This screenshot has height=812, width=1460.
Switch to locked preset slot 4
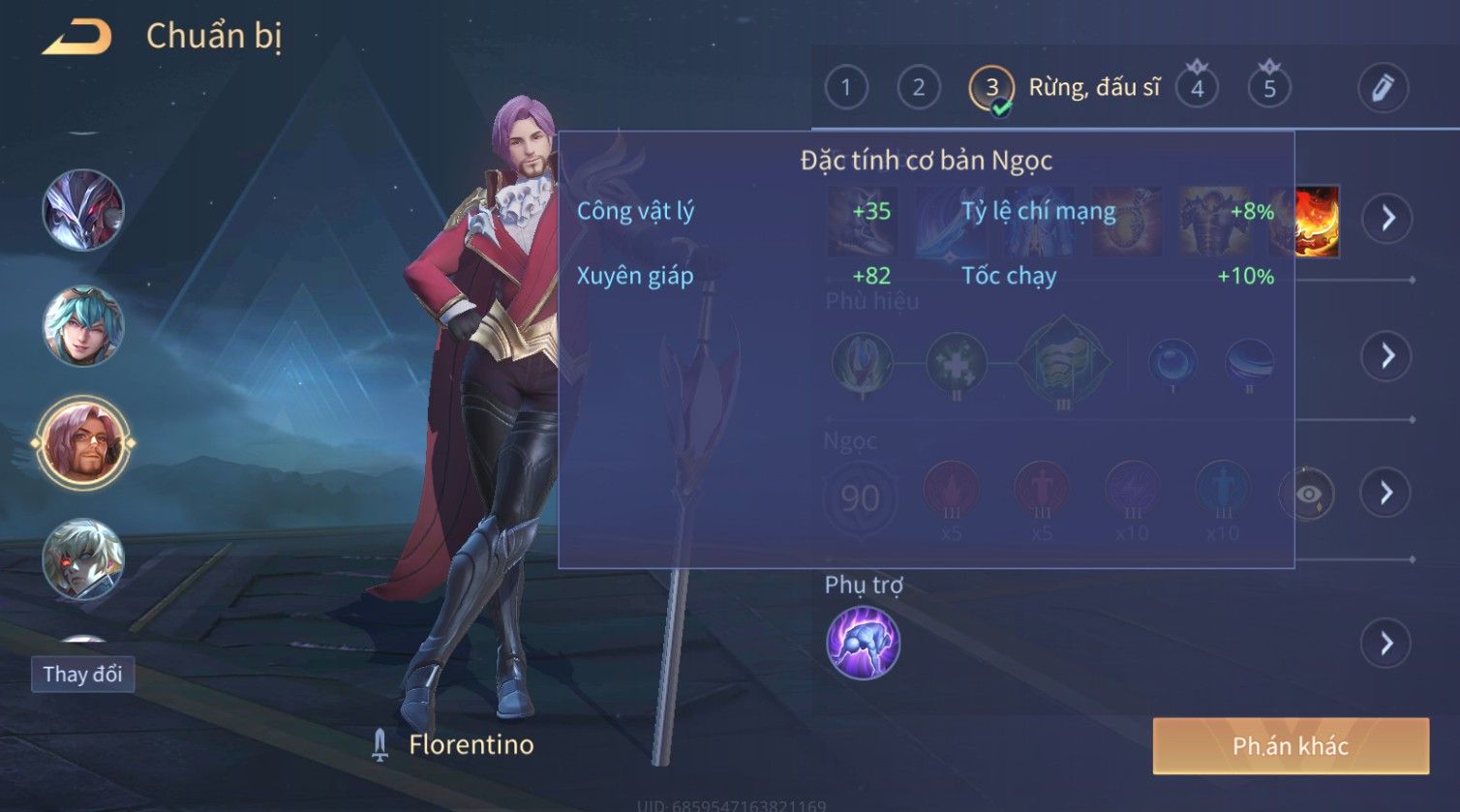(x=1197, y=88)
